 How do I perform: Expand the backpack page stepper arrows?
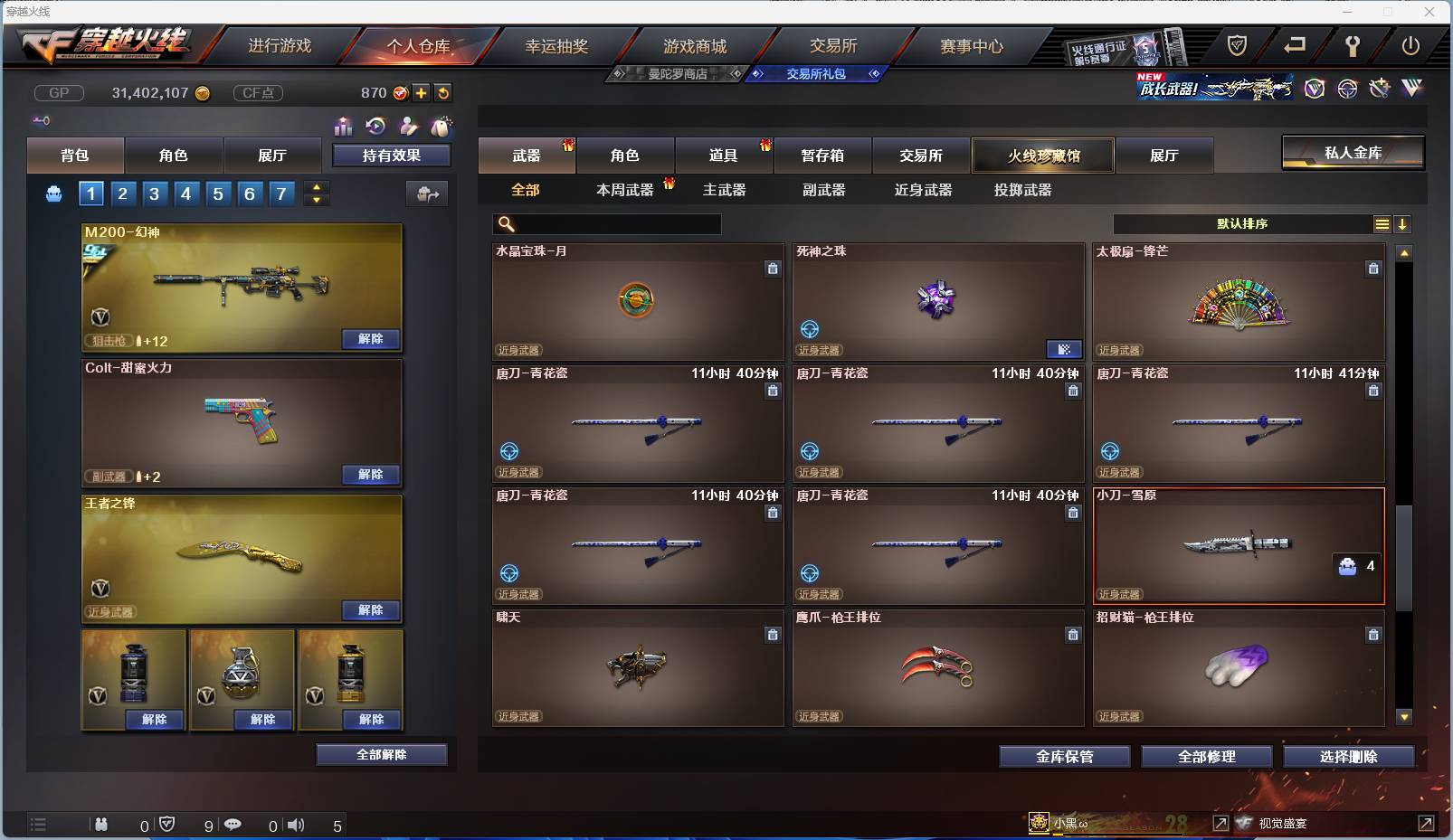(316, 193)
